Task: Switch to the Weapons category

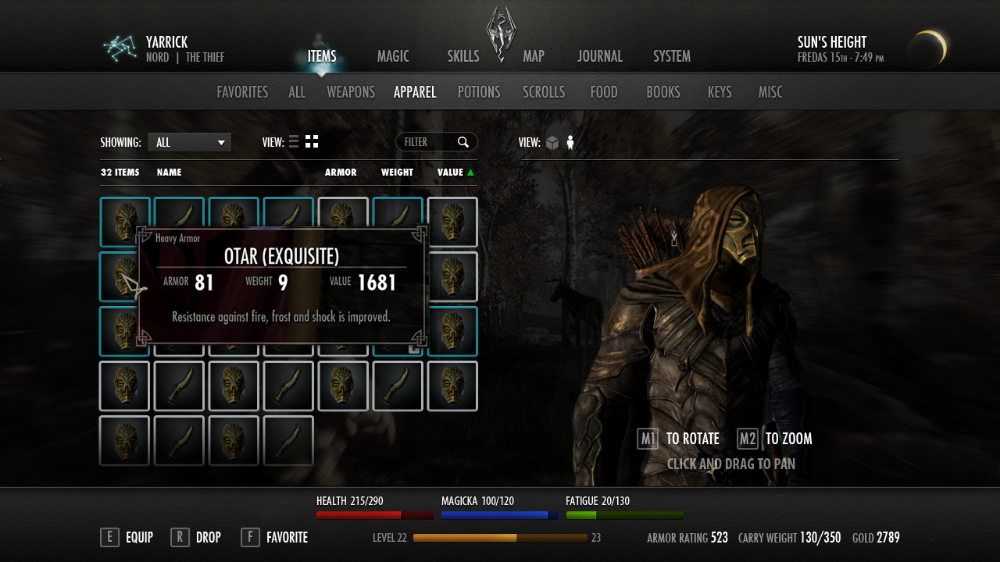Action: click(x=350, y=92)
